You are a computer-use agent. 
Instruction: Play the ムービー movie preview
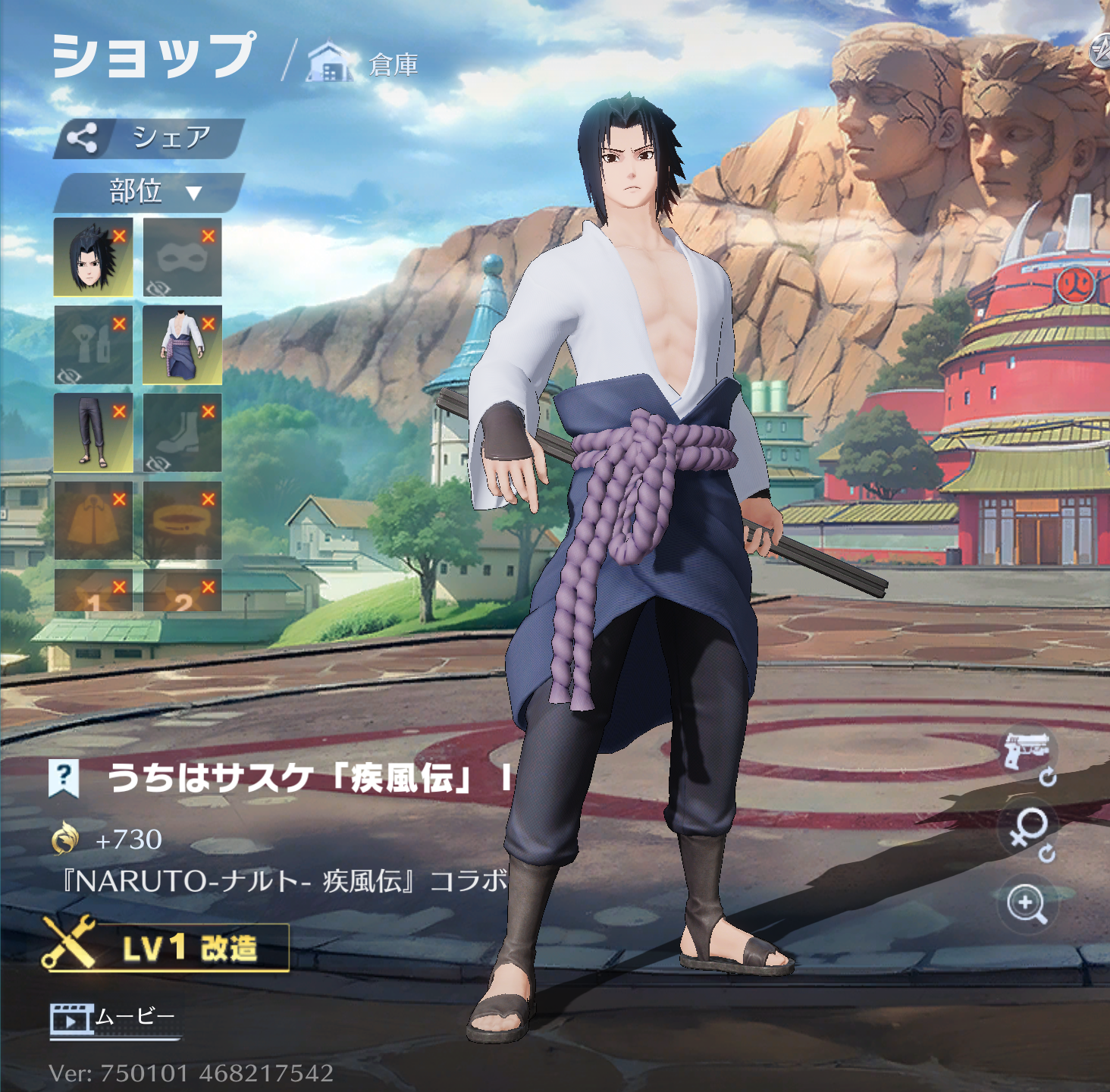tap(114, 1018)
